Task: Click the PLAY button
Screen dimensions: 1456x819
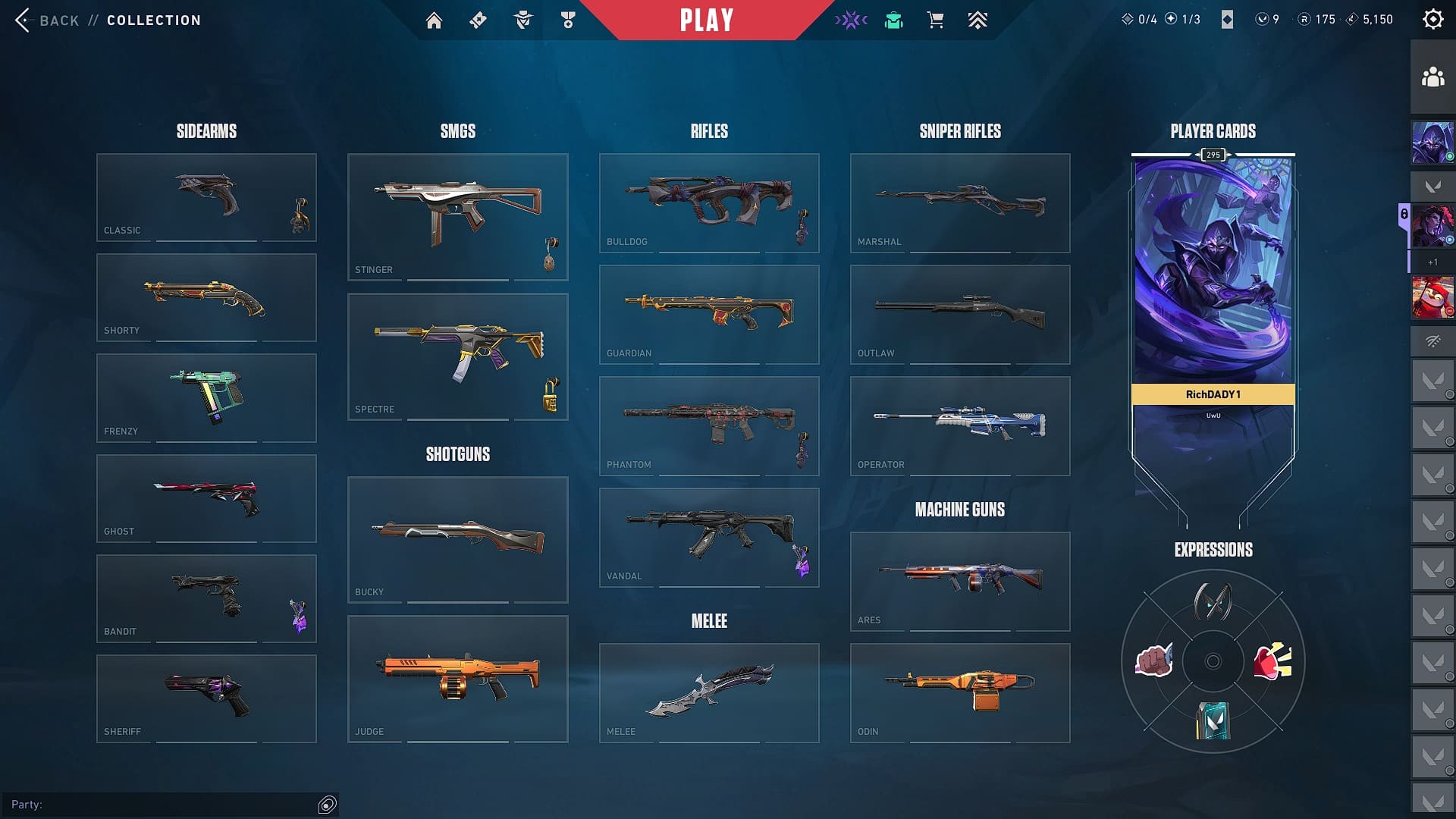Action: [706, 20]
